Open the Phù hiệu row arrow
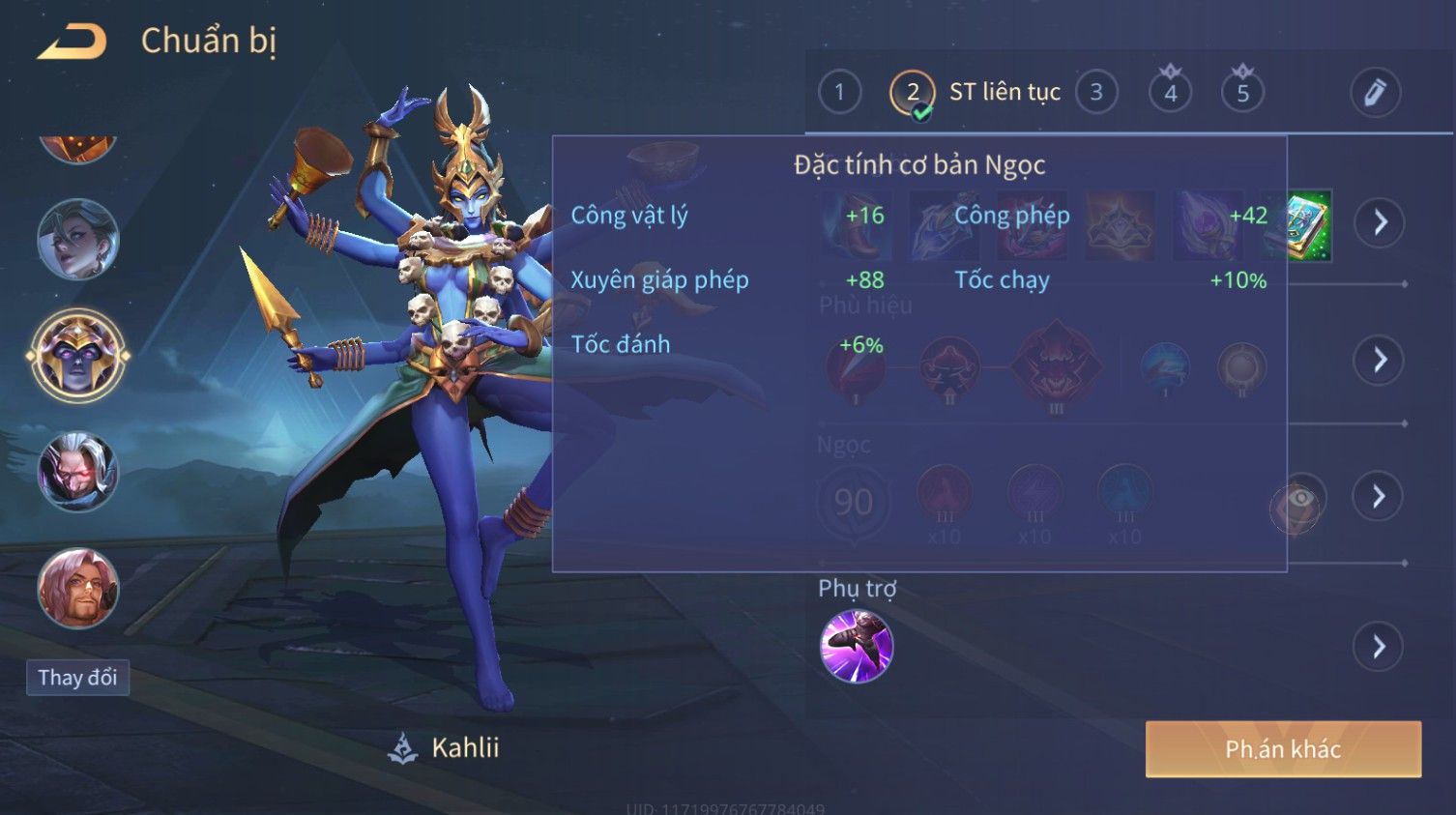The image size is (1456, 815). [x=1379, y=361]
